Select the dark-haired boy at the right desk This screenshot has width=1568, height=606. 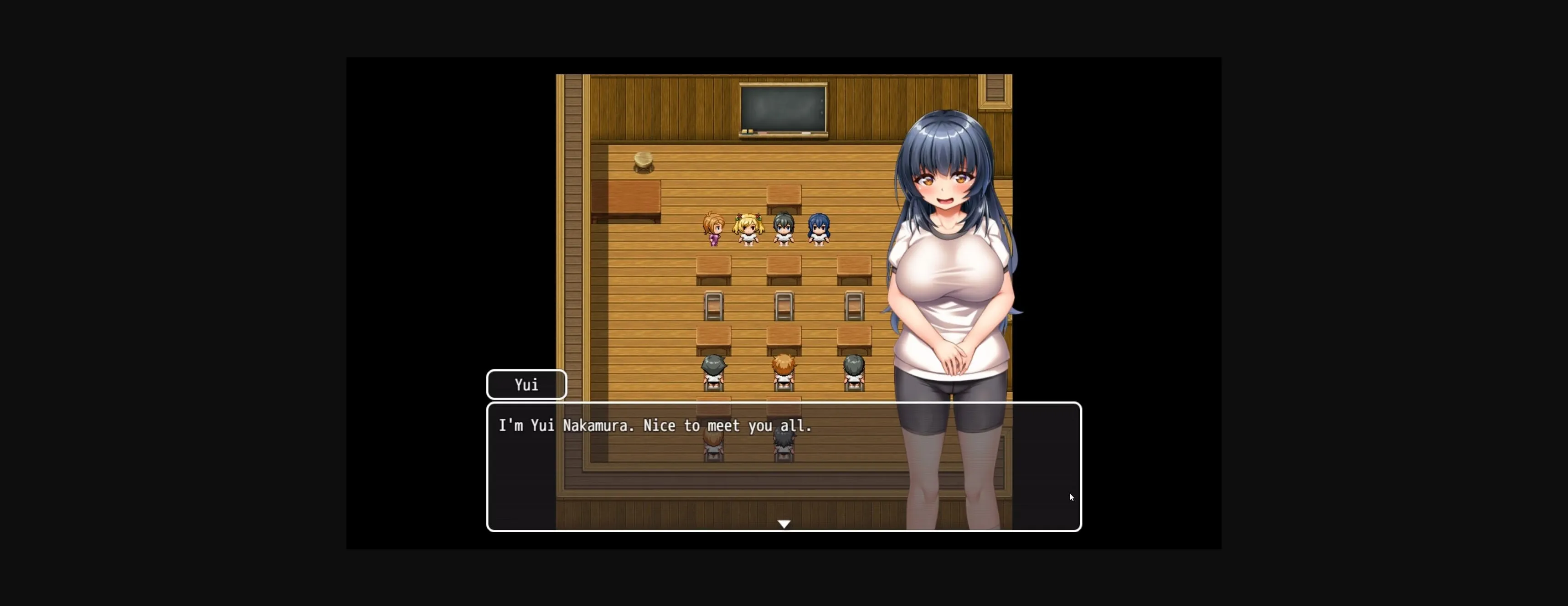click(855, 370)
